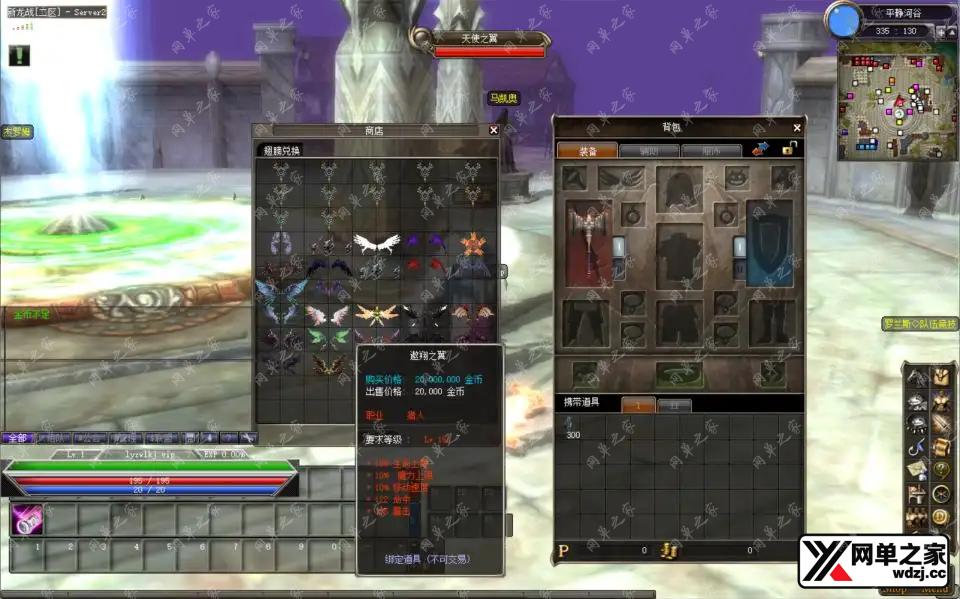This screenshot has height=599, width=960.
Task: Select the orange star-shaped wings in shop
Action: [x=472, y=243]
